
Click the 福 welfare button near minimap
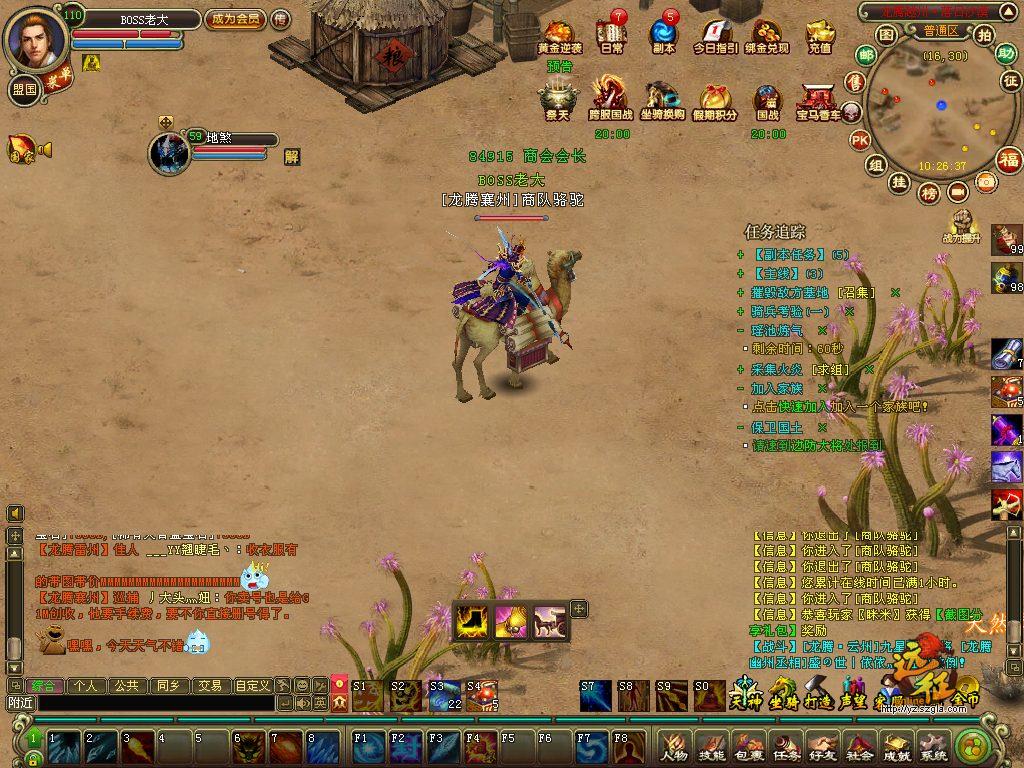click(x=1010, y=160)
